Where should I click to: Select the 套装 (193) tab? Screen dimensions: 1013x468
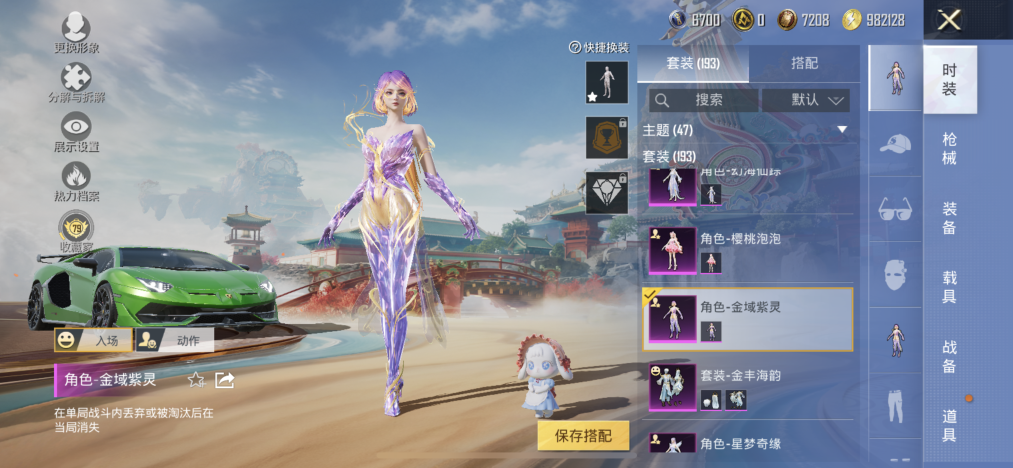(x=692, y=63)
